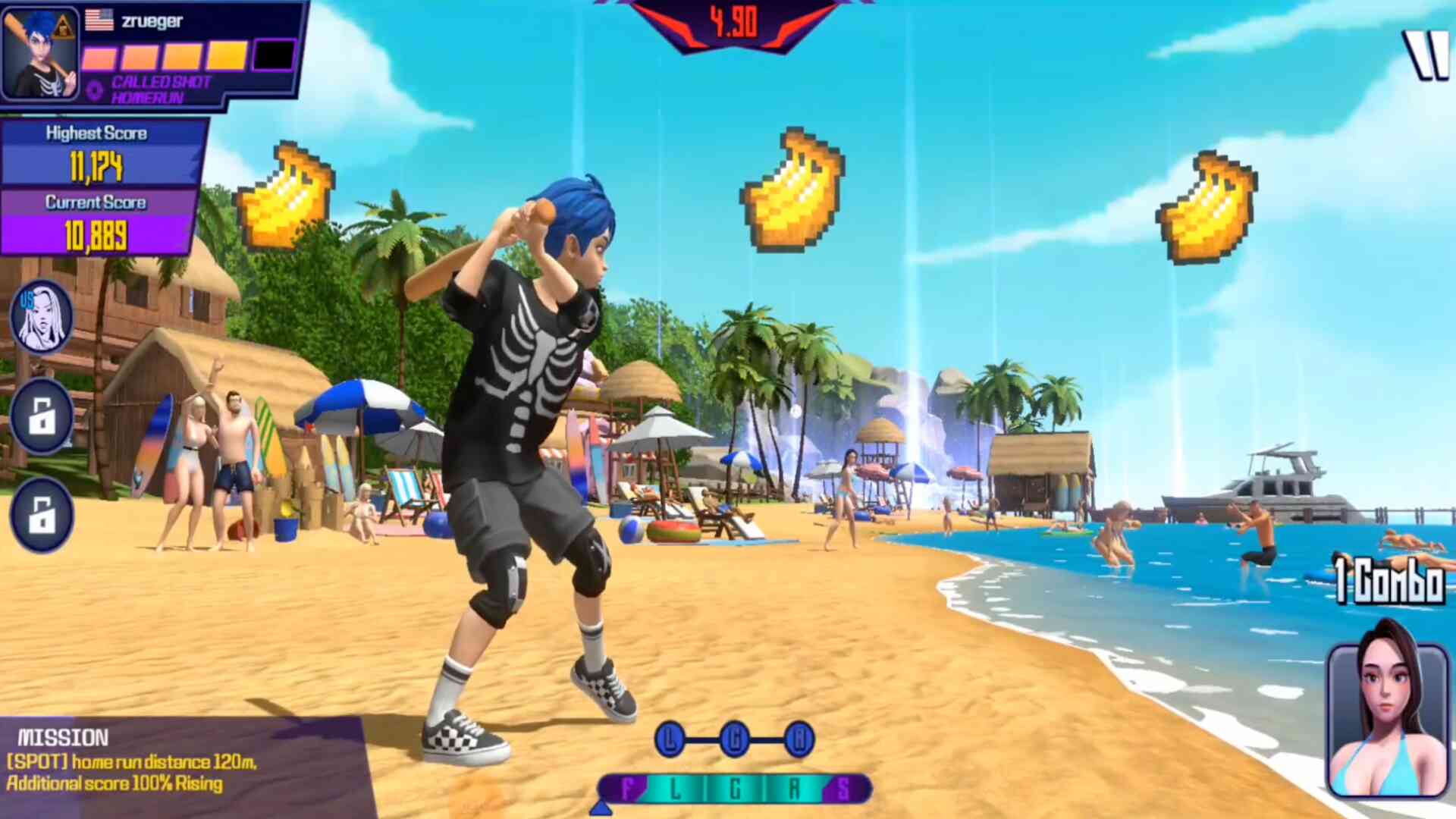This screenshot has width=1456, height=819.
Task: Tap the upper locked slot icon
Action: coord(42,416)
